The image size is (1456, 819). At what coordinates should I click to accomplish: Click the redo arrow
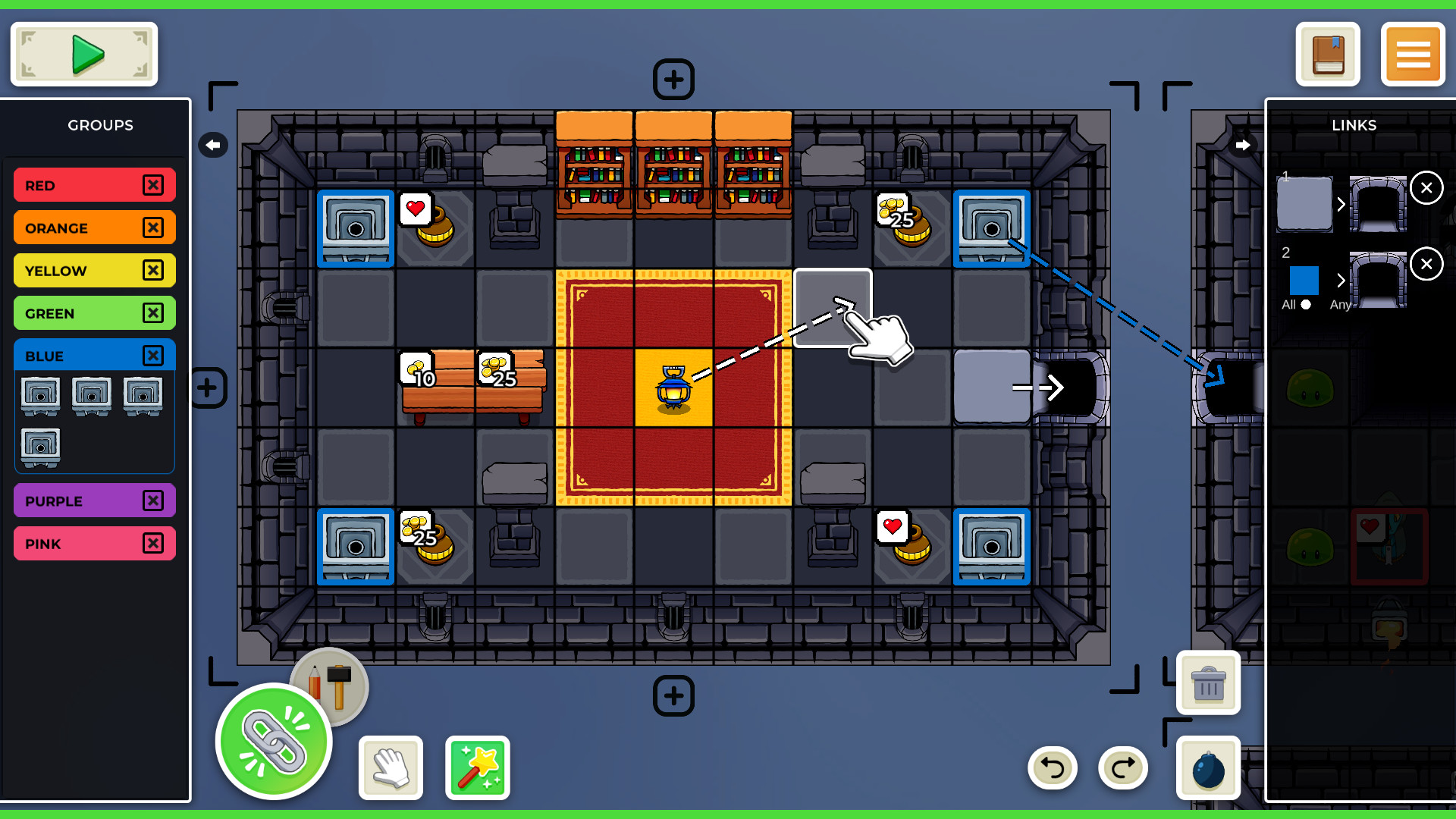(1122, 767)
